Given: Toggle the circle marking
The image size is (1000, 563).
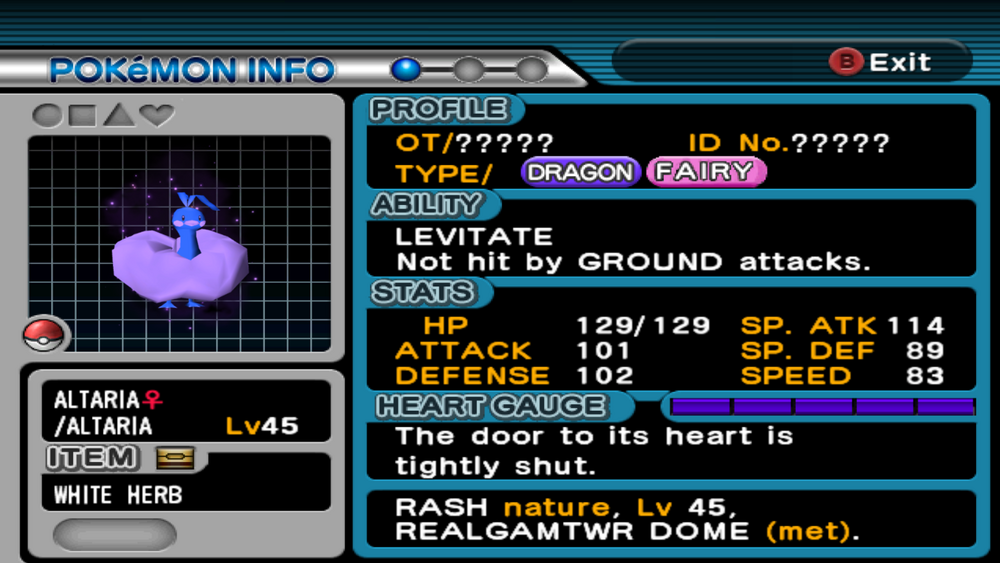Looking at the screenshot, I should (46, 115).
